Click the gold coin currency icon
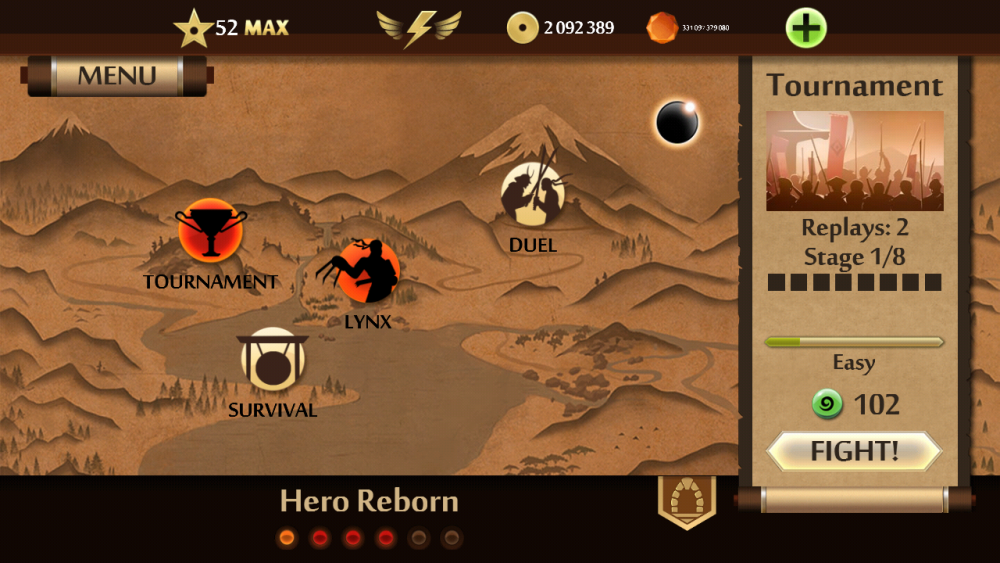The image size is (1000, 563). pos(522,28)
